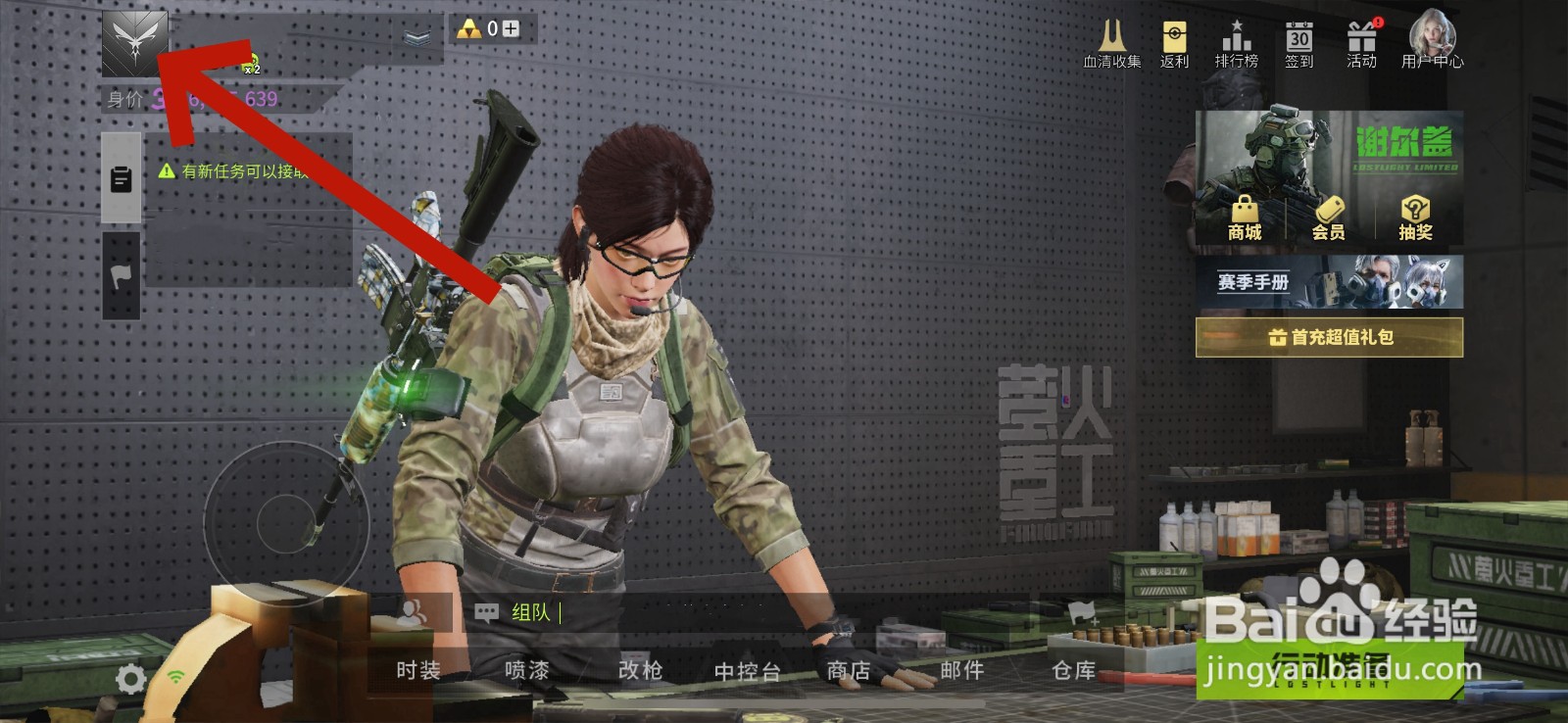
Task: Open the 活动 events gift icon
Action: click(x=1363, y=39)
